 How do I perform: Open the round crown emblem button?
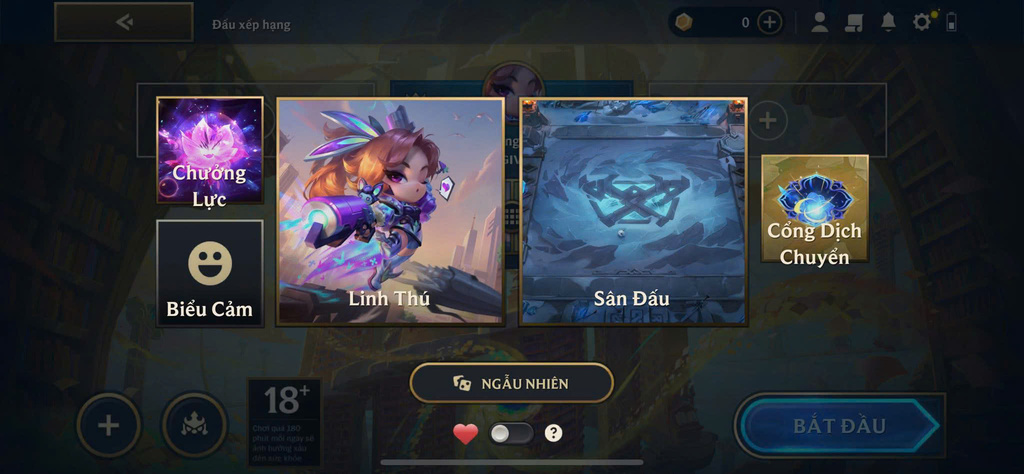(194, 425)
